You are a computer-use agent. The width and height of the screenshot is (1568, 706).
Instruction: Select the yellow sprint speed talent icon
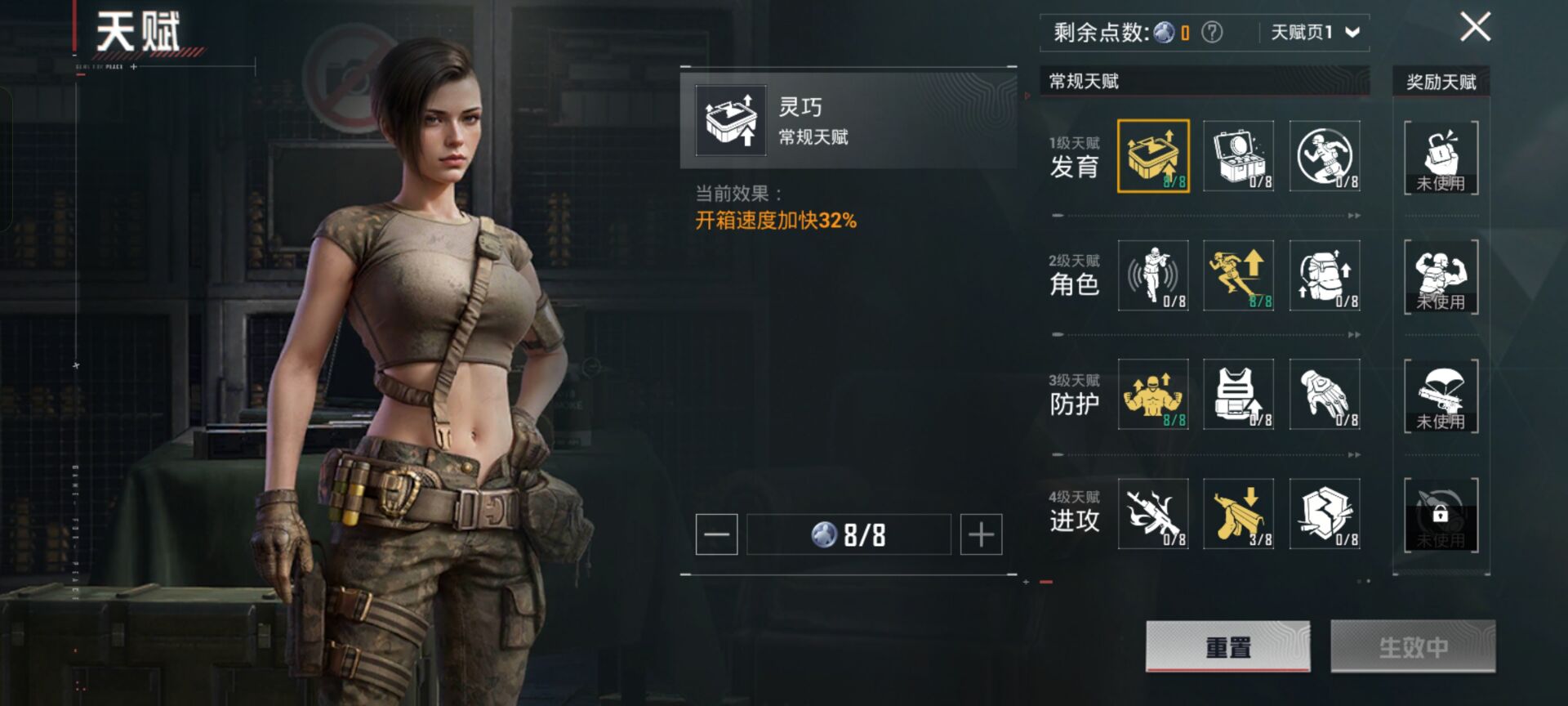1238,276
